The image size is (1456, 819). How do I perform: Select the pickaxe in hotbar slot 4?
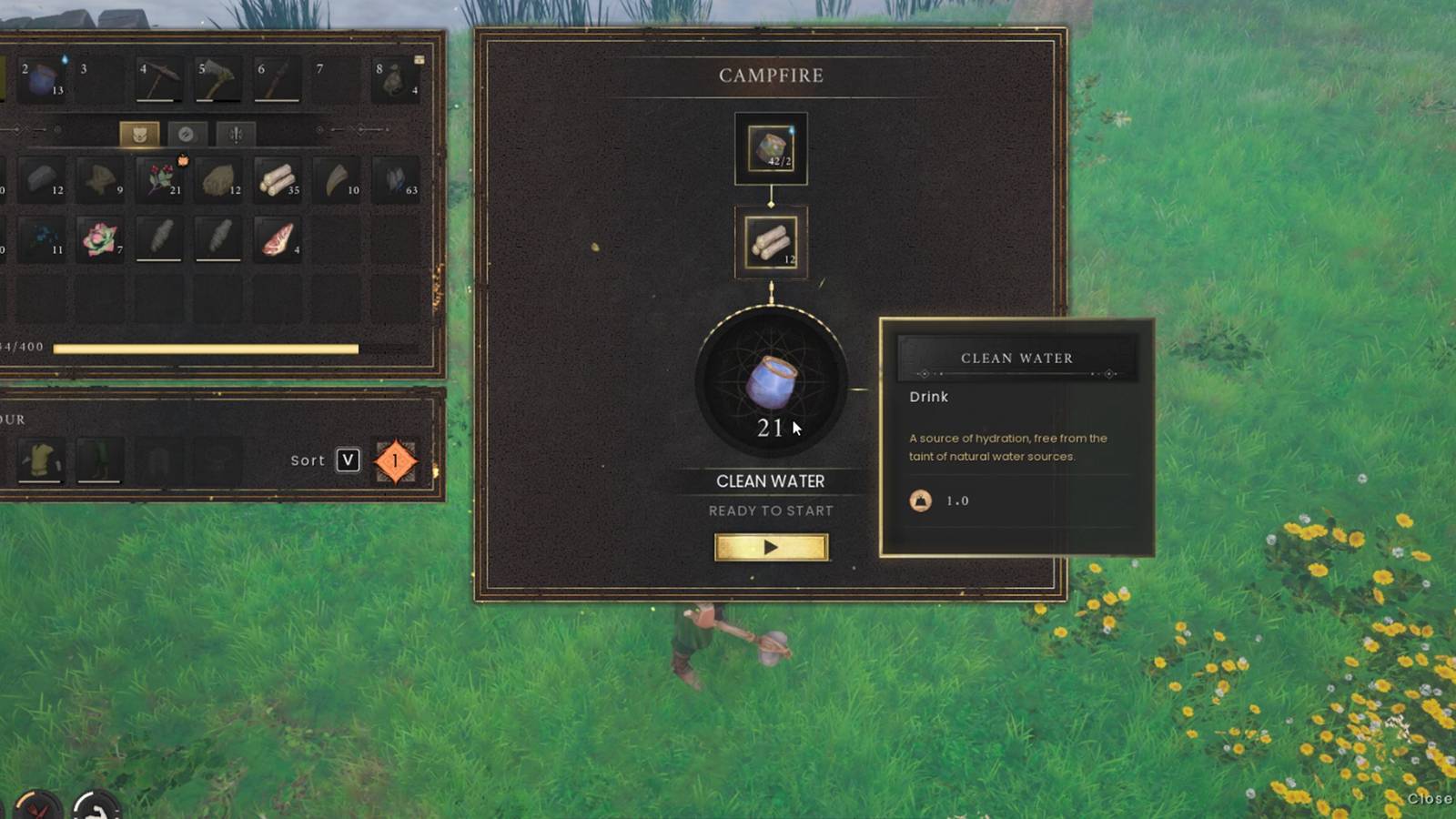(159, 80)
